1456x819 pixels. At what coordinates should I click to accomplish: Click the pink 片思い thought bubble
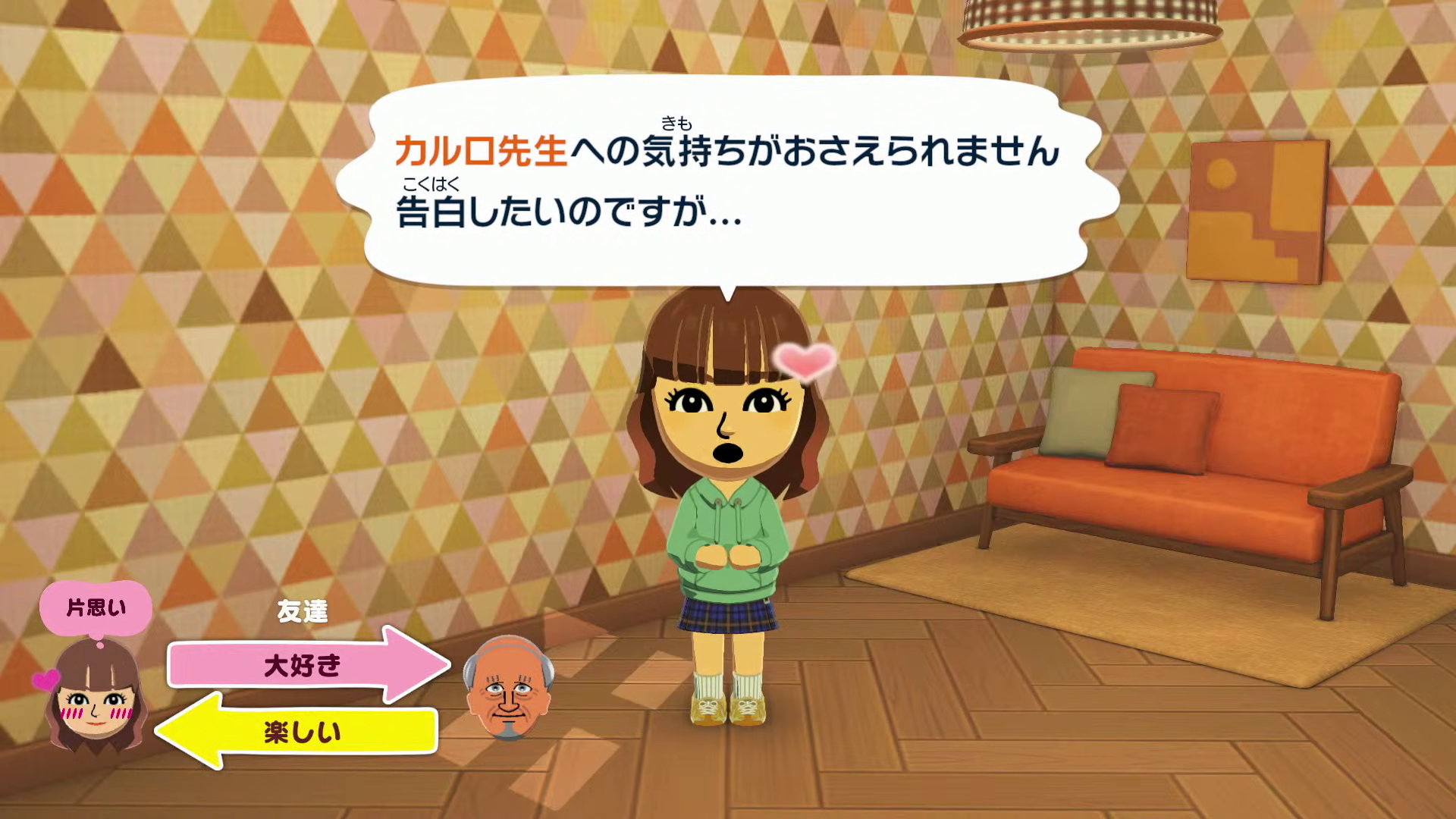[96, 607]
